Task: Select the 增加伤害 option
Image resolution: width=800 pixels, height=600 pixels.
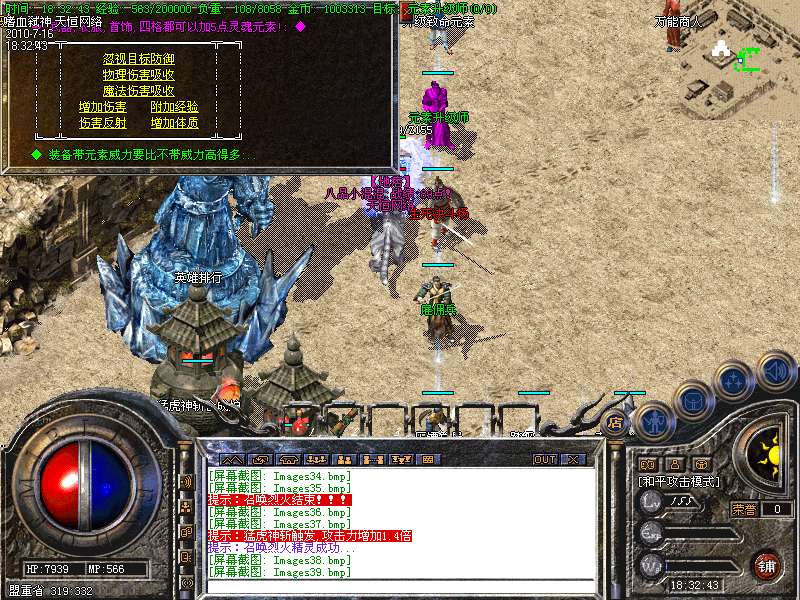Action: pos(103,107)
